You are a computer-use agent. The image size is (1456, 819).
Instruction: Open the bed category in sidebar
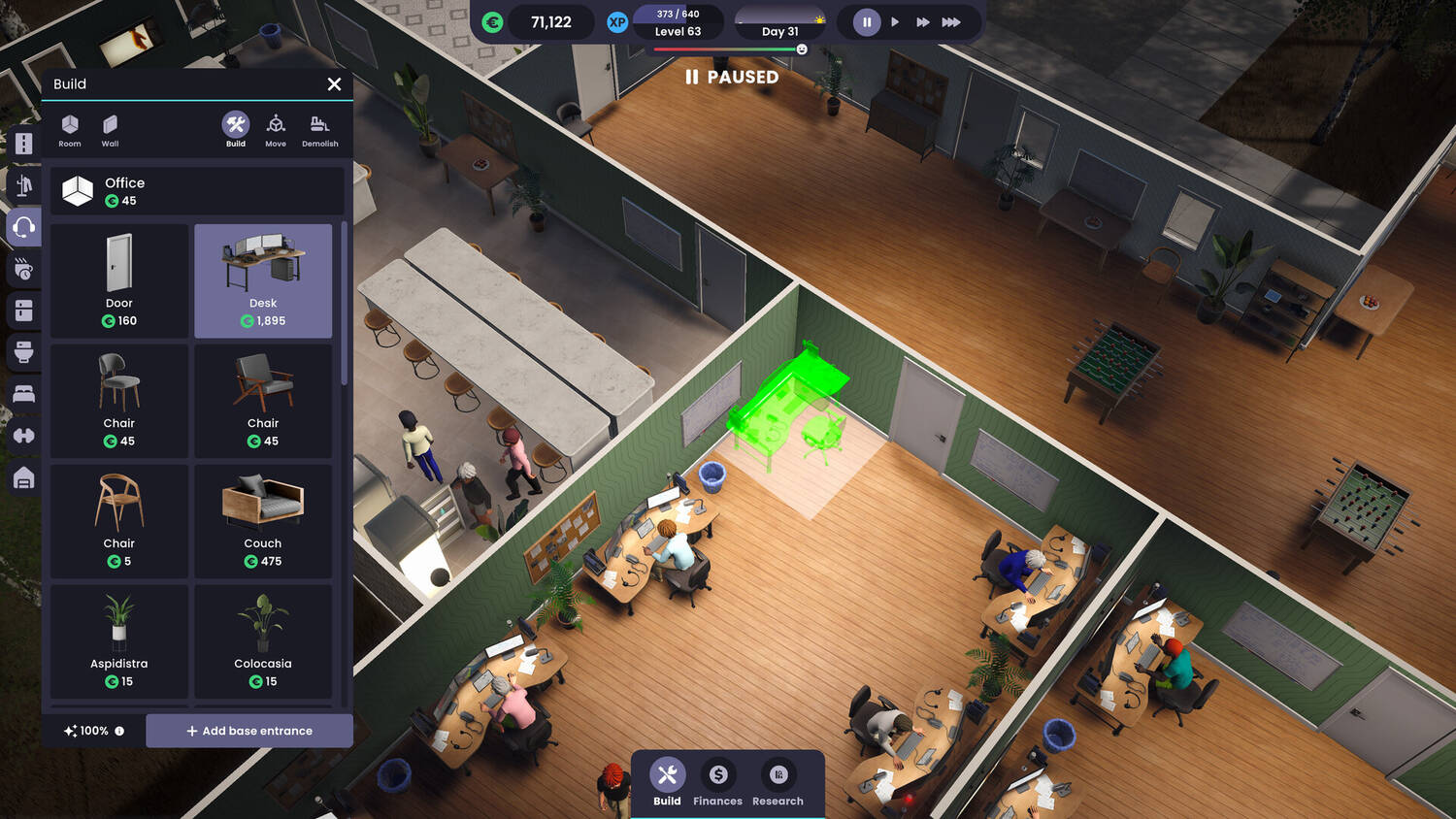(24, 393)
